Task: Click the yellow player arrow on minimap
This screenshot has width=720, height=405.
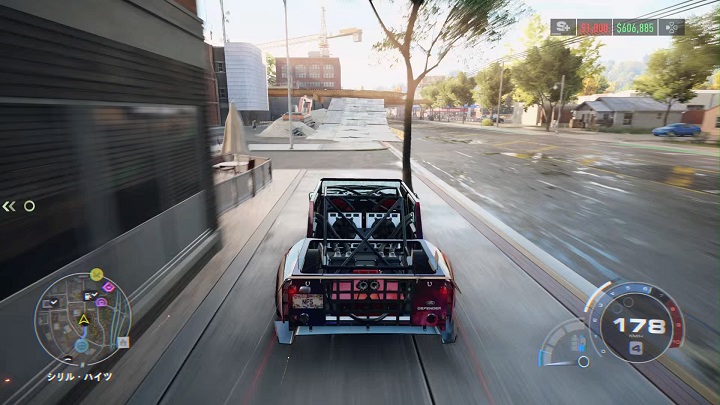Action: 84,320
